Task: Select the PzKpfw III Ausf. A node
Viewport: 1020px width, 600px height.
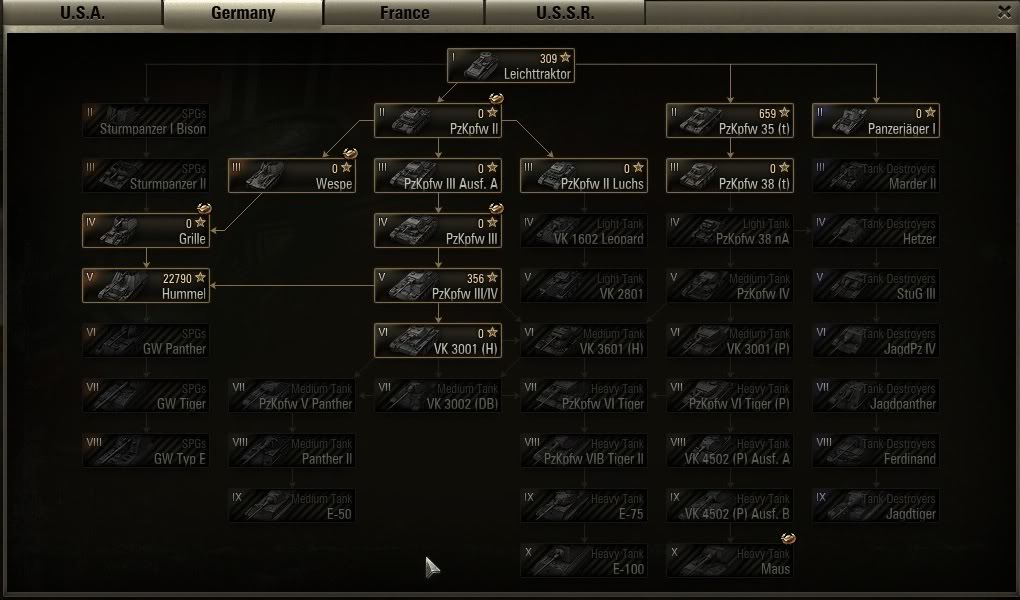Action: tap(437, 176)
